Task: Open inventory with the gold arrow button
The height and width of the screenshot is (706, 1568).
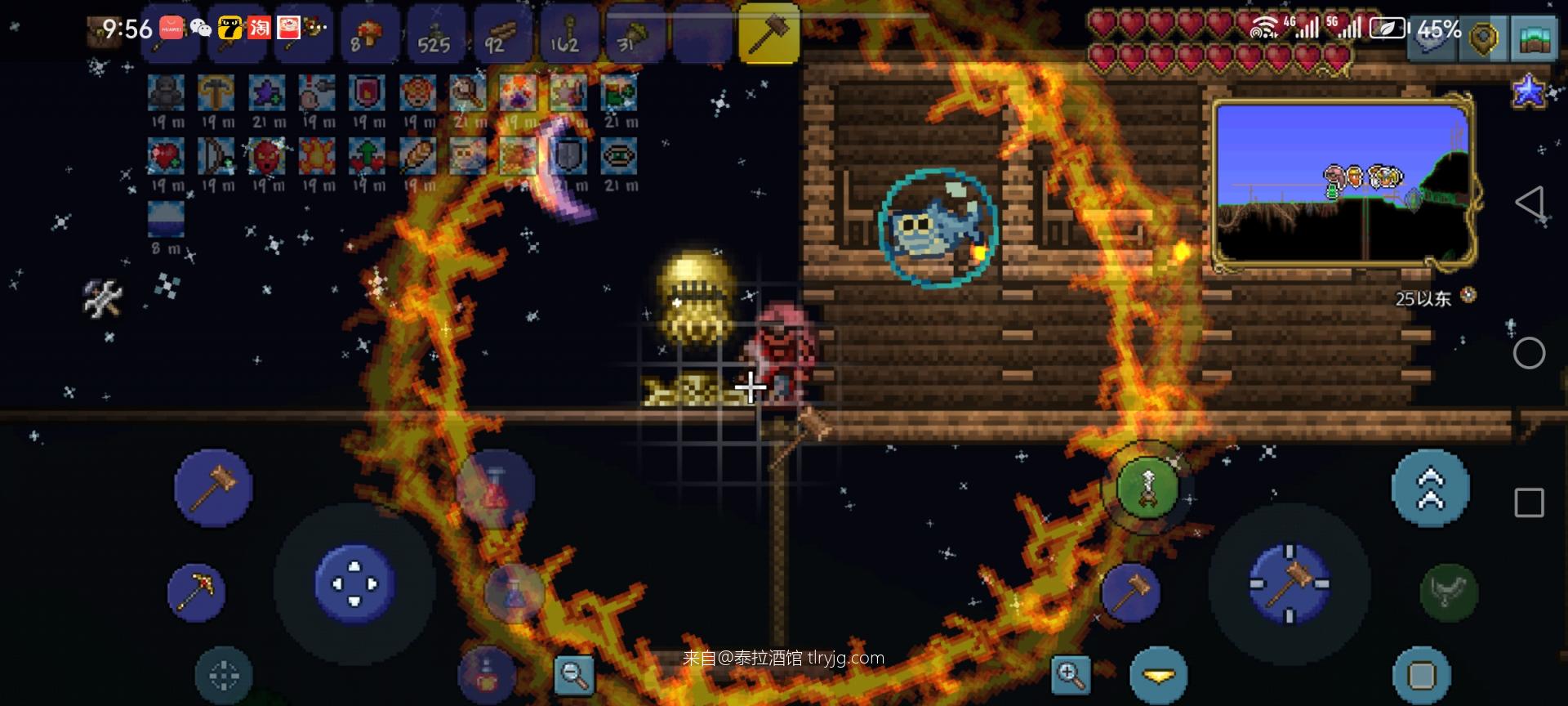Action: 1158,675
